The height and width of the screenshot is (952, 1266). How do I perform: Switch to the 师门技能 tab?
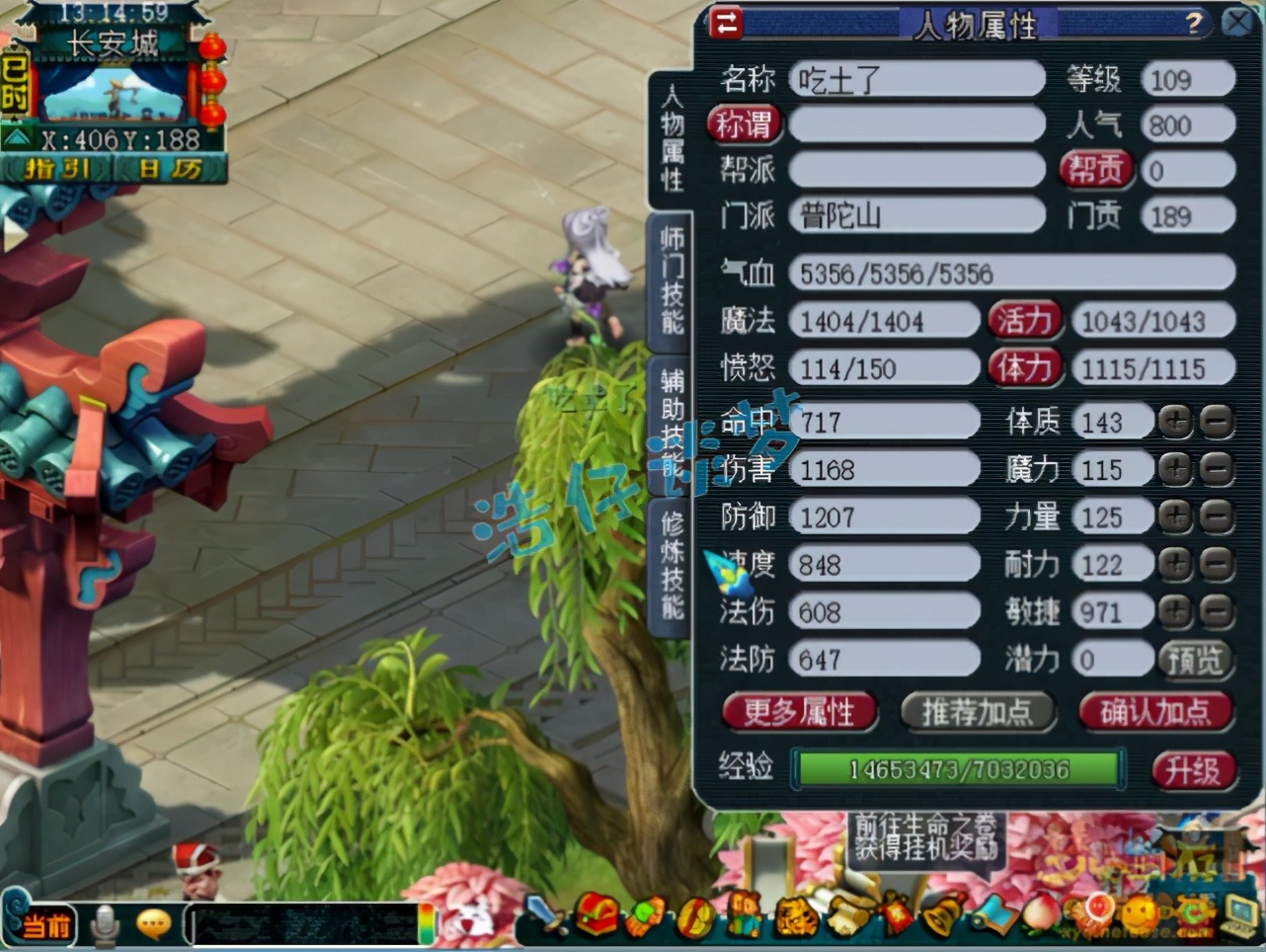(x=672, y=280)
